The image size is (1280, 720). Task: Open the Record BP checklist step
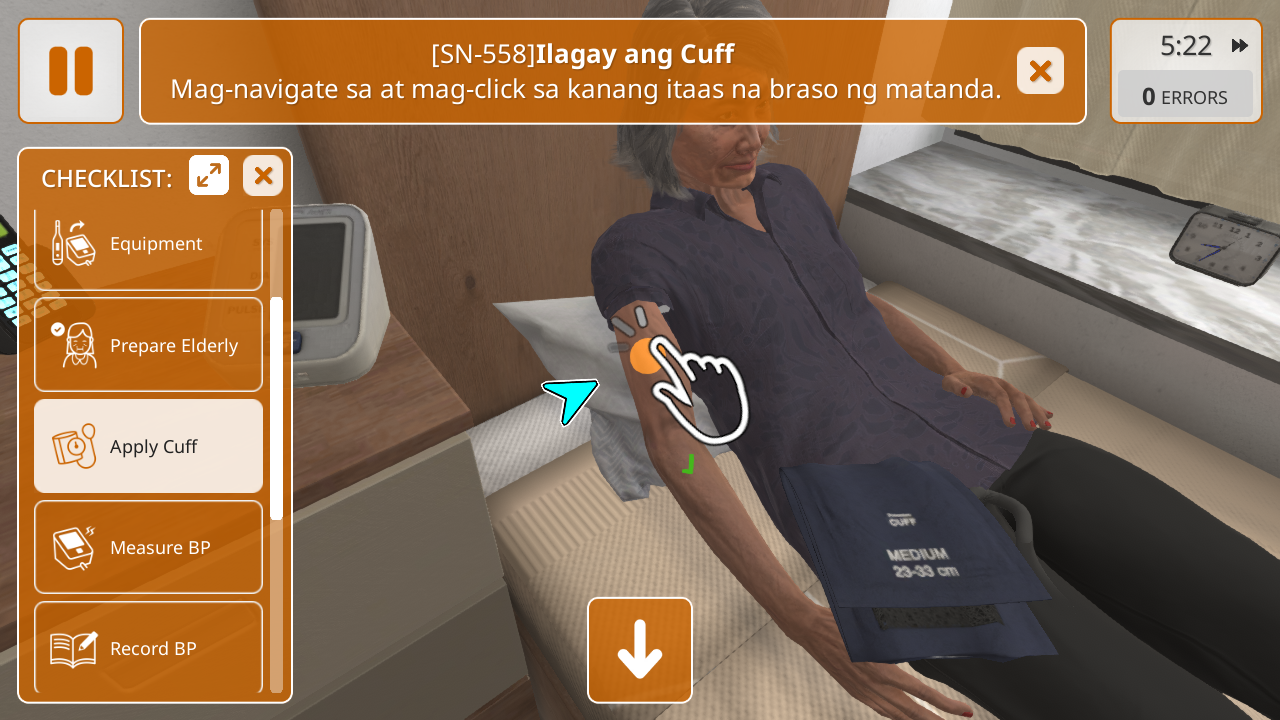coord(148,648)
